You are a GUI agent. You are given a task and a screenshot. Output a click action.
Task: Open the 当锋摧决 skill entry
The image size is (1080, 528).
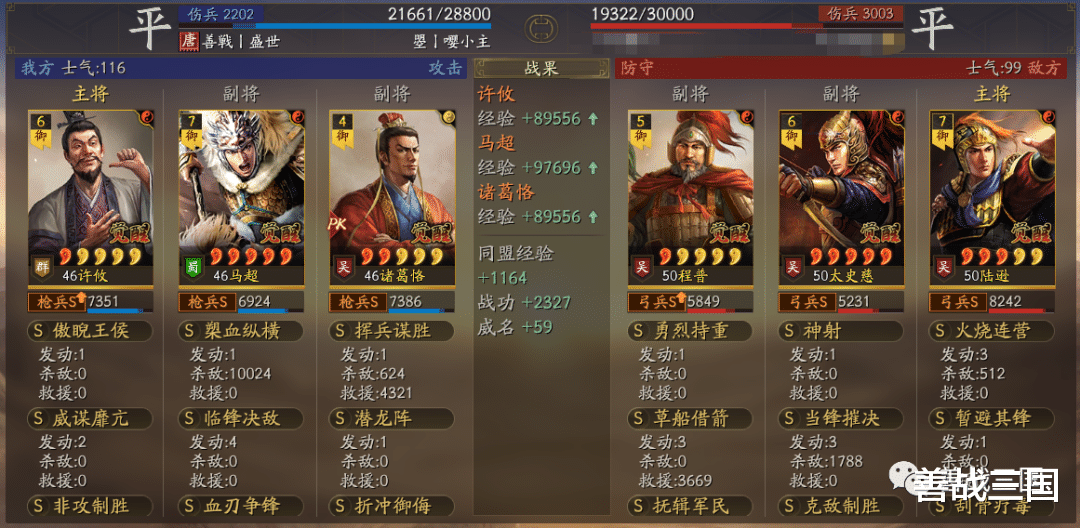point(841,419)
